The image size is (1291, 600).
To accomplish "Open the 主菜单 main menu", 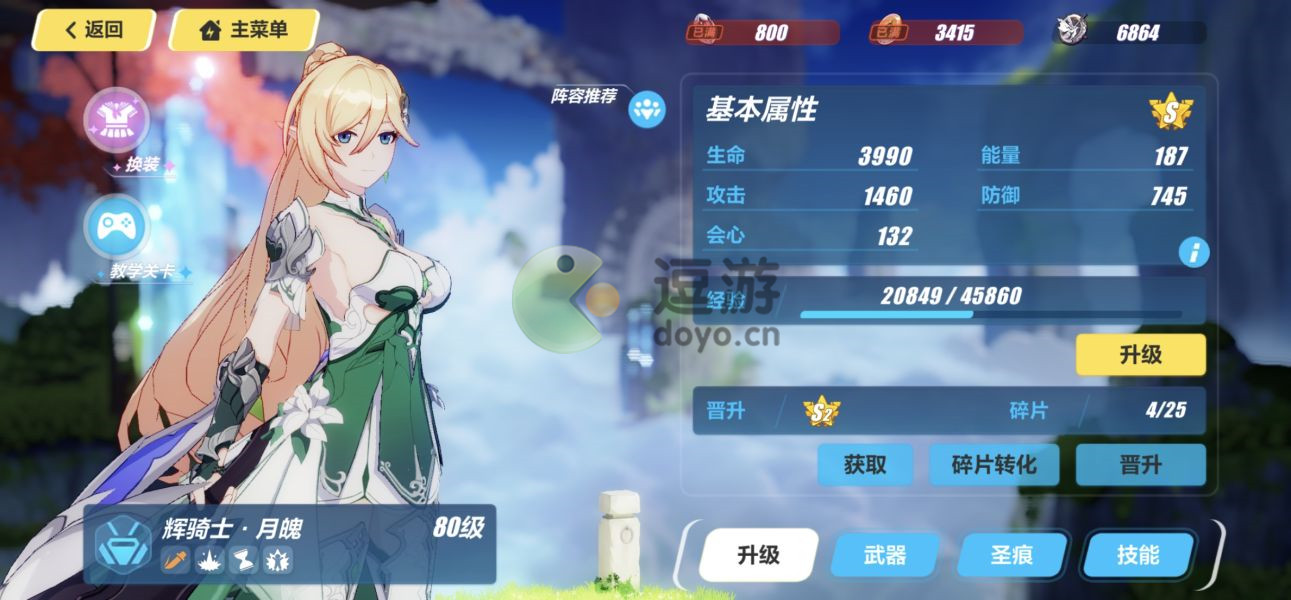I will 244,30.
